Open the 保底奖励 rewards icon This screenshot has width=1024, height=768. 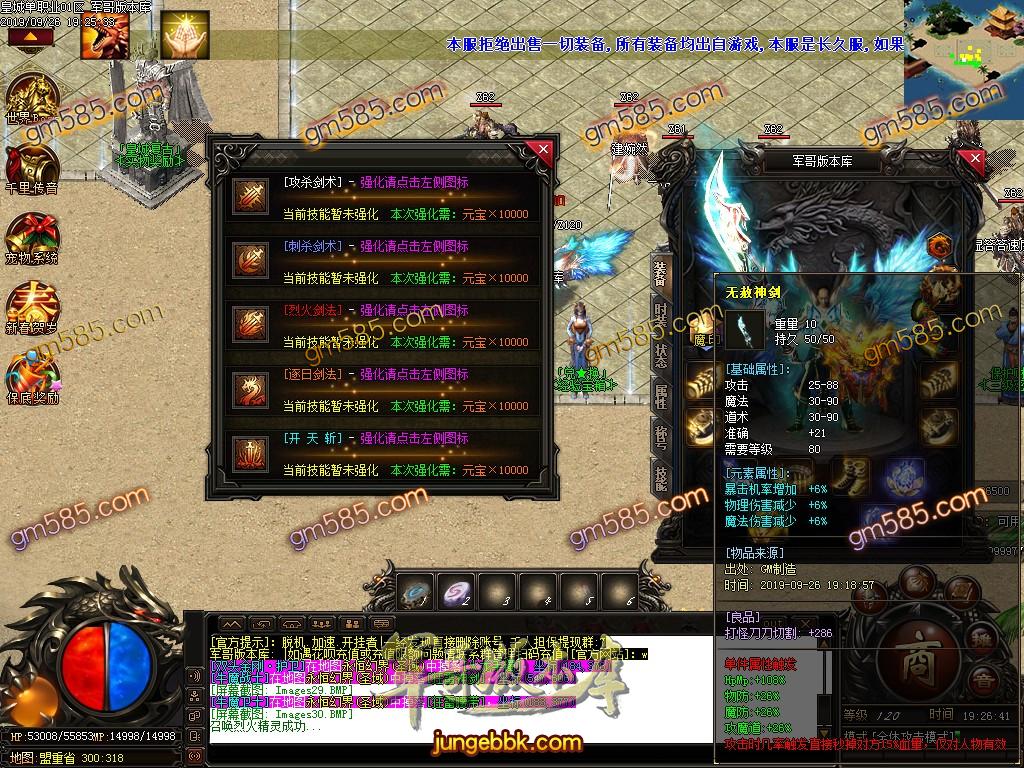pyautogui.click(x=32, y=377)
